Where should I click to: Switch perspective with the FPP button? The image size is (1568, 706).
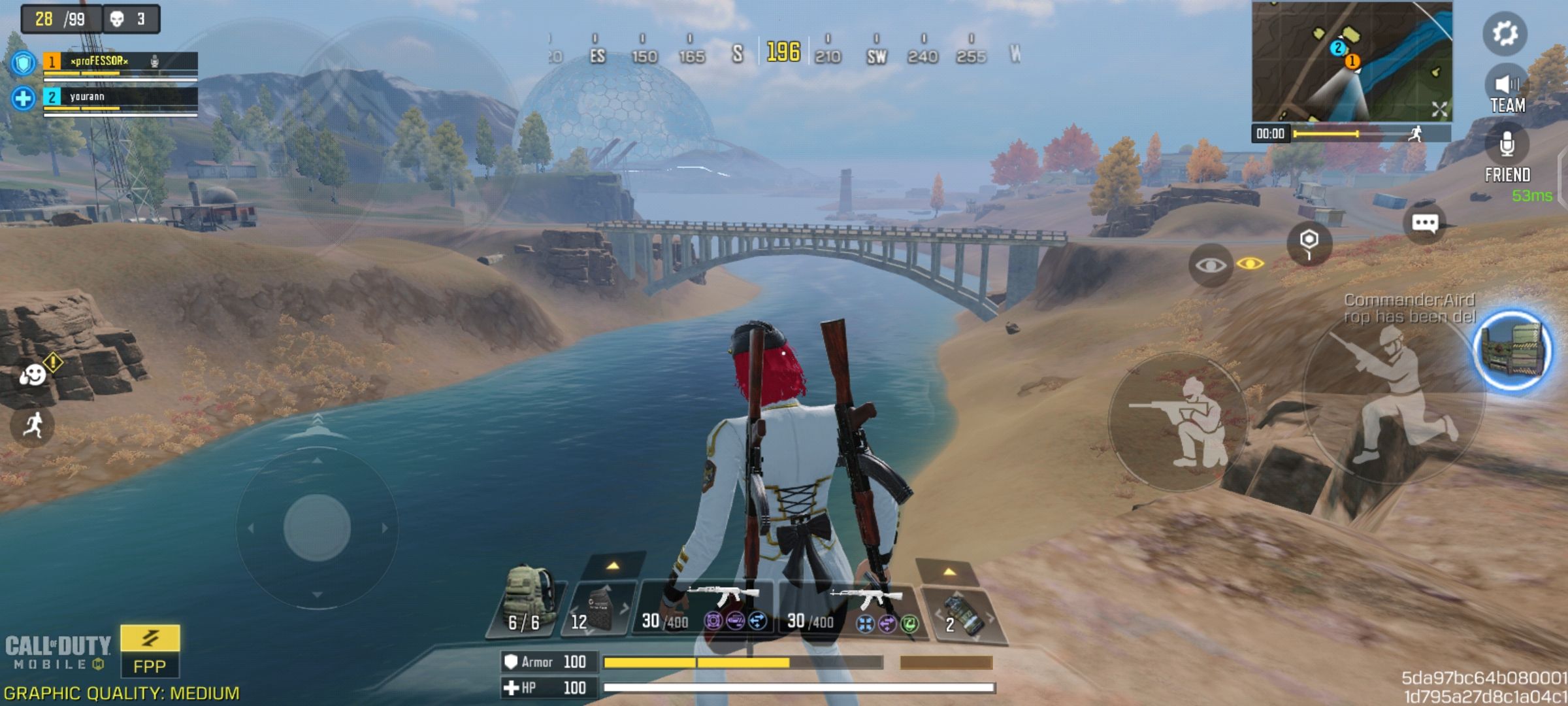(x=150, y=651)
